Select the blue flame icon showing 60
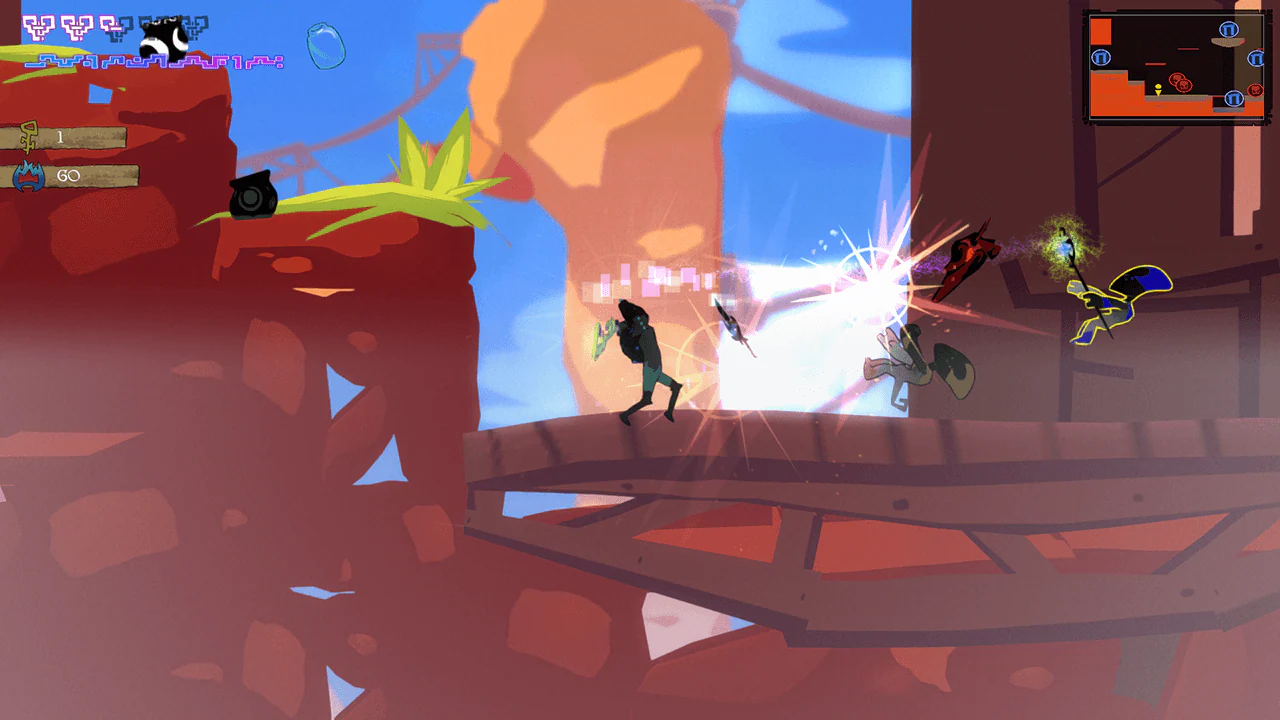This screenshot has width=1280, height=720. click(29, 175)
